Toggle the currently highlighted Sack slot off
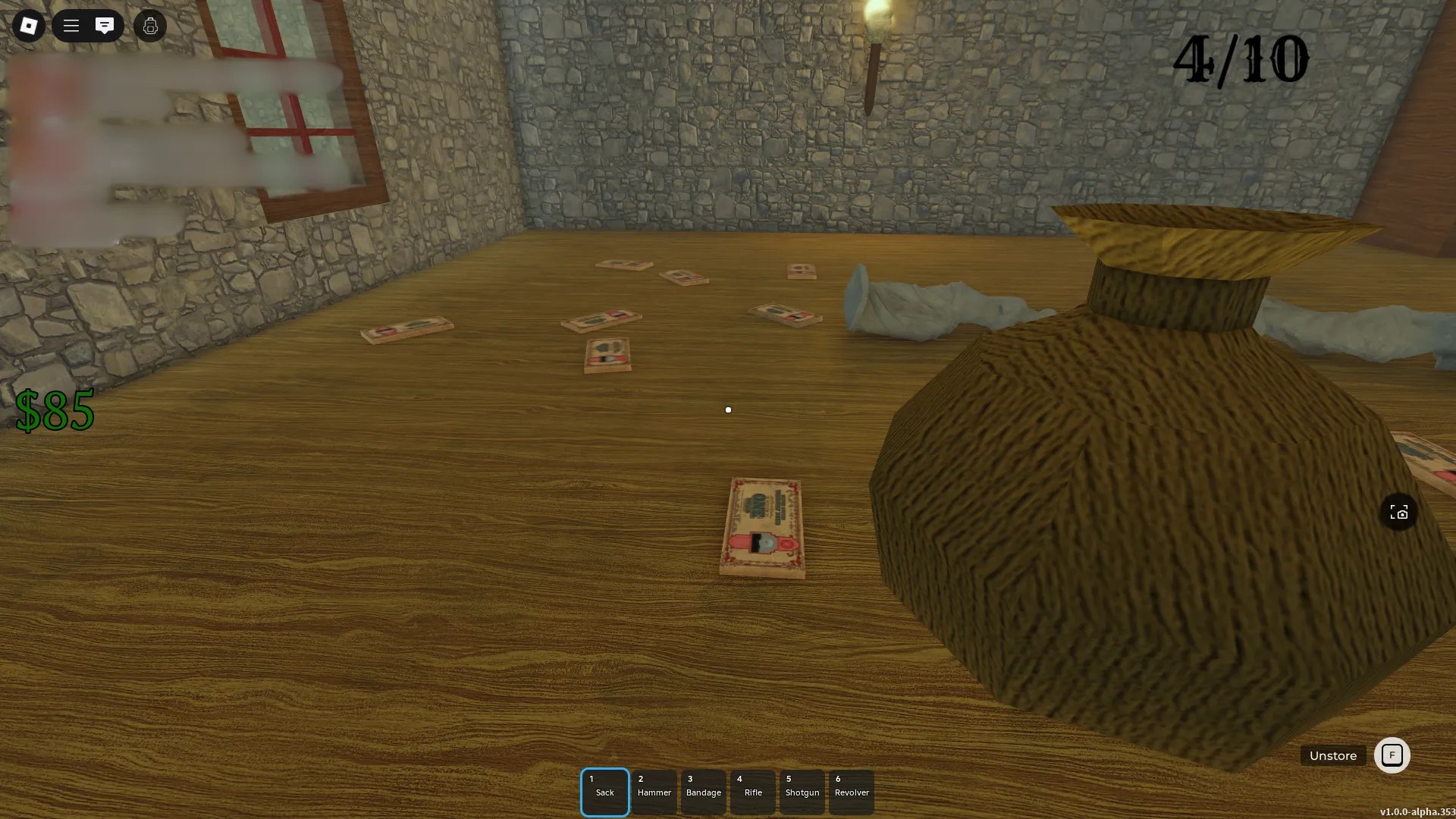The height and width of the screenshot is (819, 1456). [x=604, y=791]
